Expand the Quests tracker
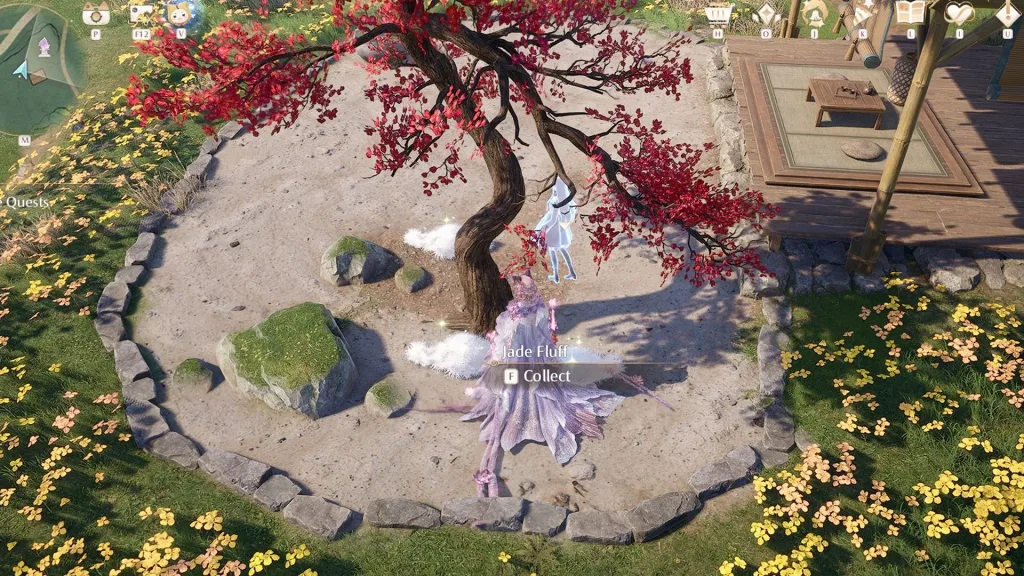This screenshot has width=1024, height=576. point(27,202)
